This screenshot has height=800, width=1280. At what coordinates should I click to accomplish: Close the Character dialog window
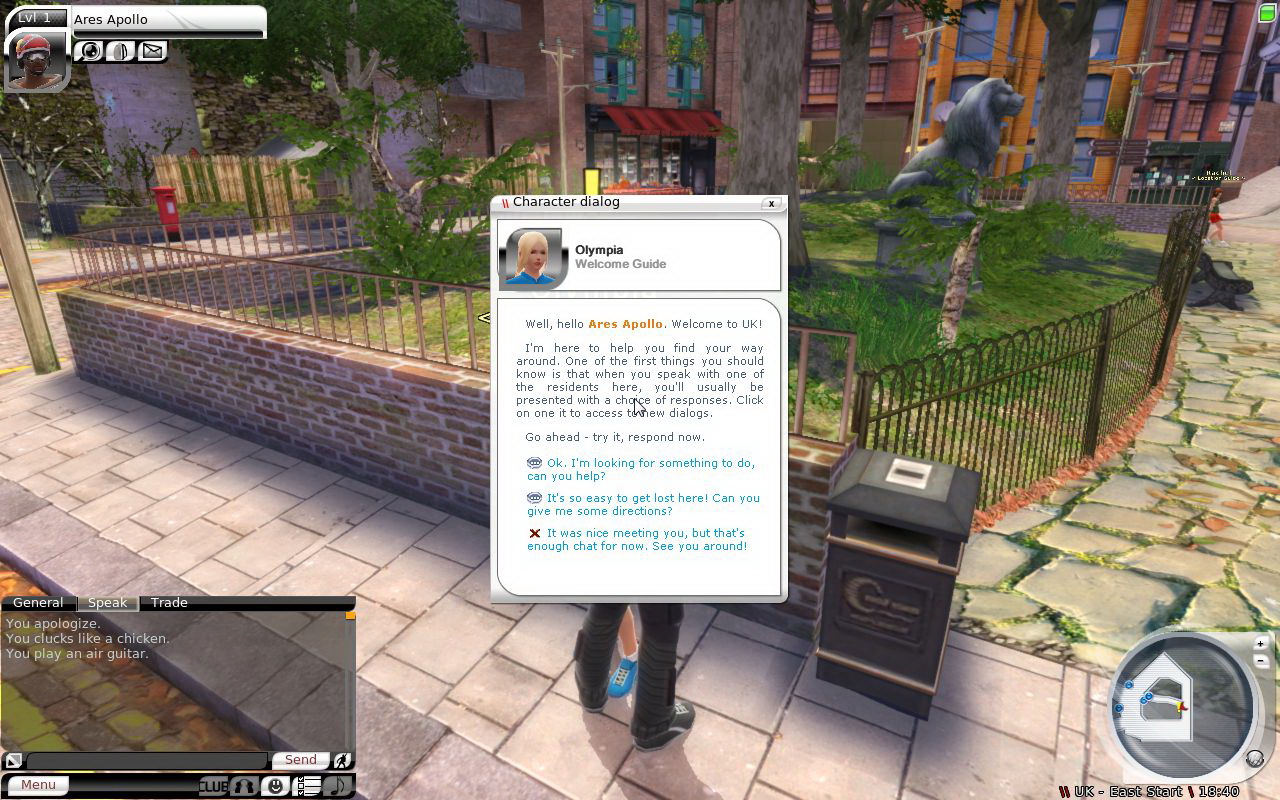coord(771,203)
